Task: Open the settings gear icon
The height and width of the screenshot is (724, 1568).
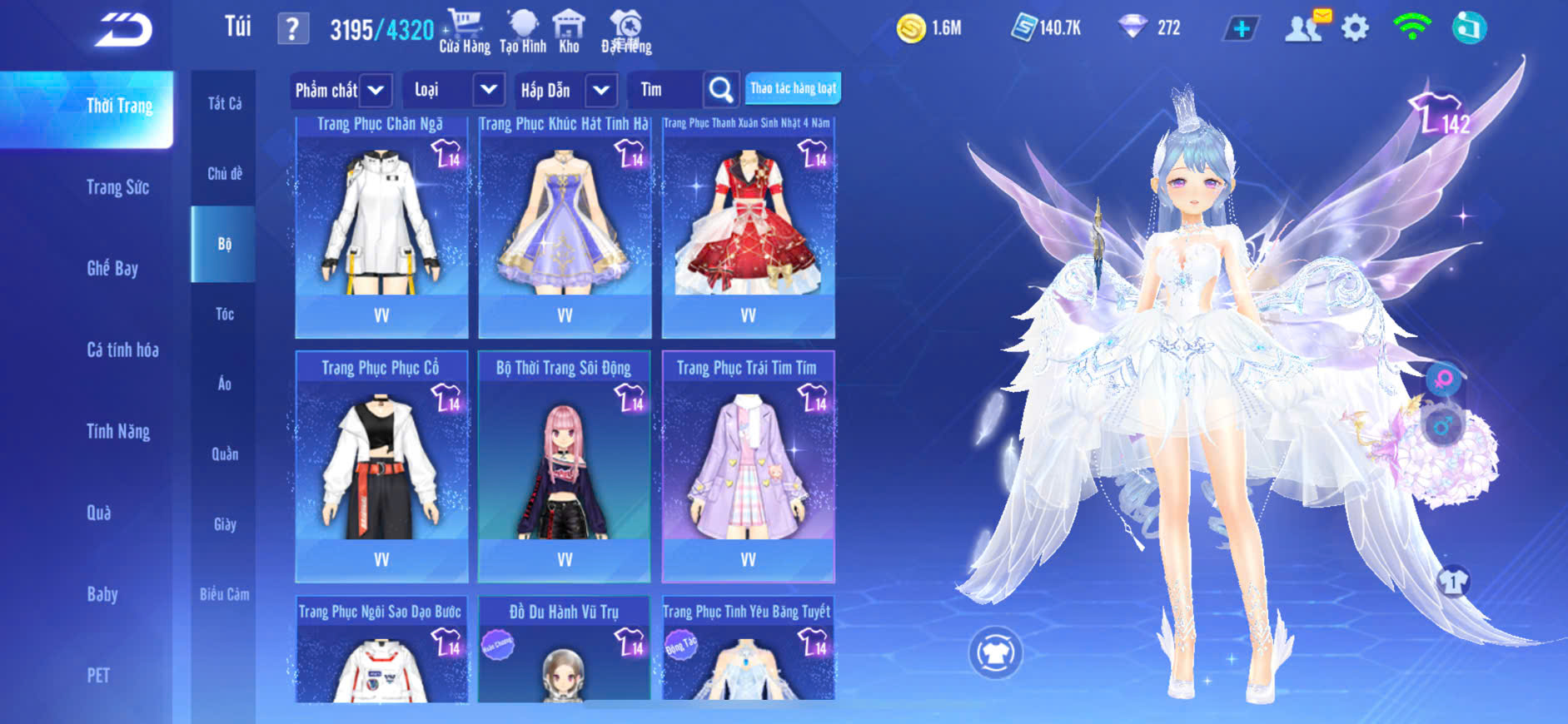Action: click(x=1355, y=28)
